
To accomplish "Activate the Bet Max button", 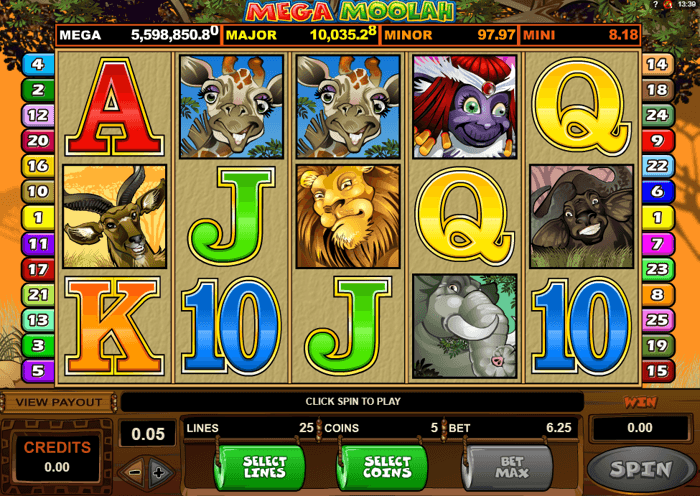I will (x=507, y=467).
